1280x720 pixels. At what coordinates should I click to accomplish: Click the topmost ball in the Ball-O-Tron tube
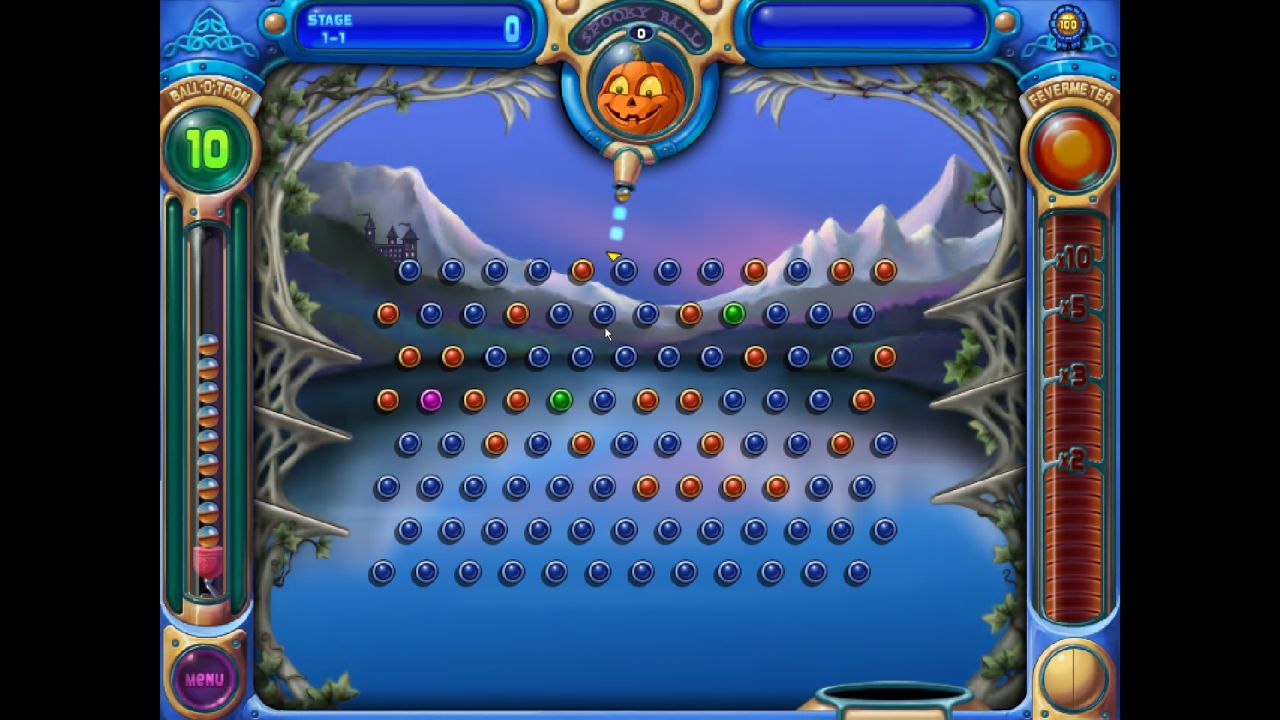coord(207,345)
